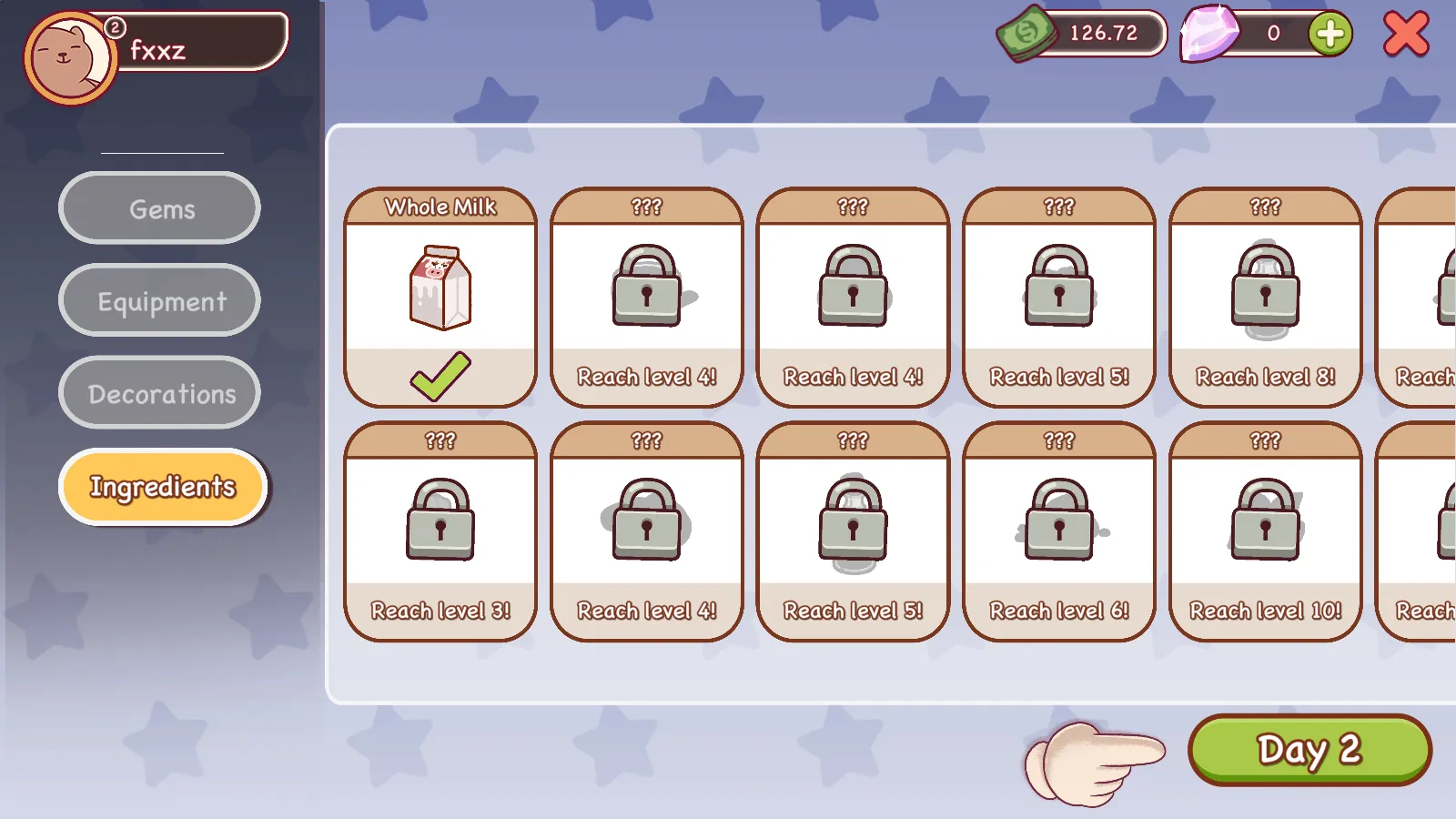Click the locked Reach level 8 card

tap(1265, 297)
